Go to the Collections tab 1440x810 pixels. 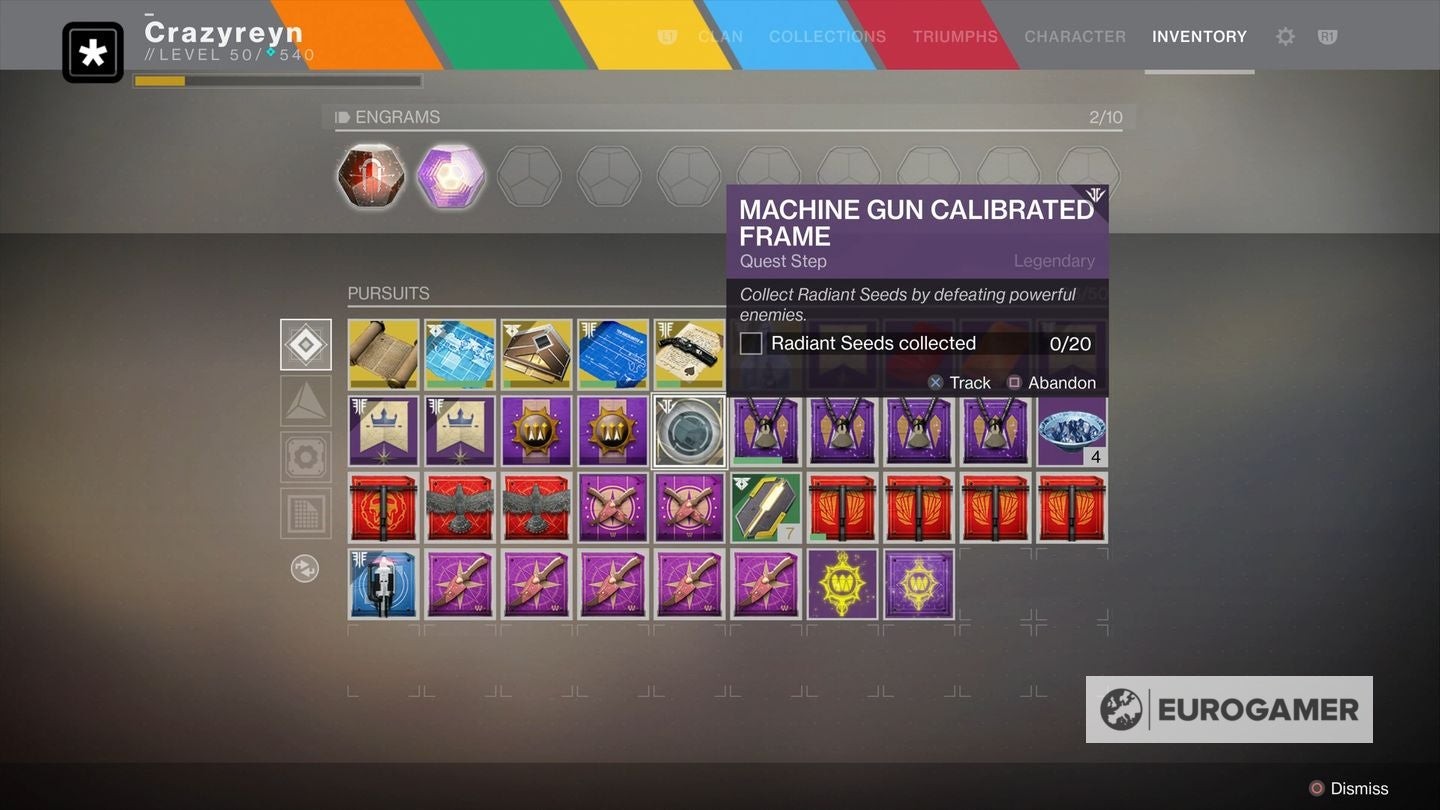(x=827, y=37)
